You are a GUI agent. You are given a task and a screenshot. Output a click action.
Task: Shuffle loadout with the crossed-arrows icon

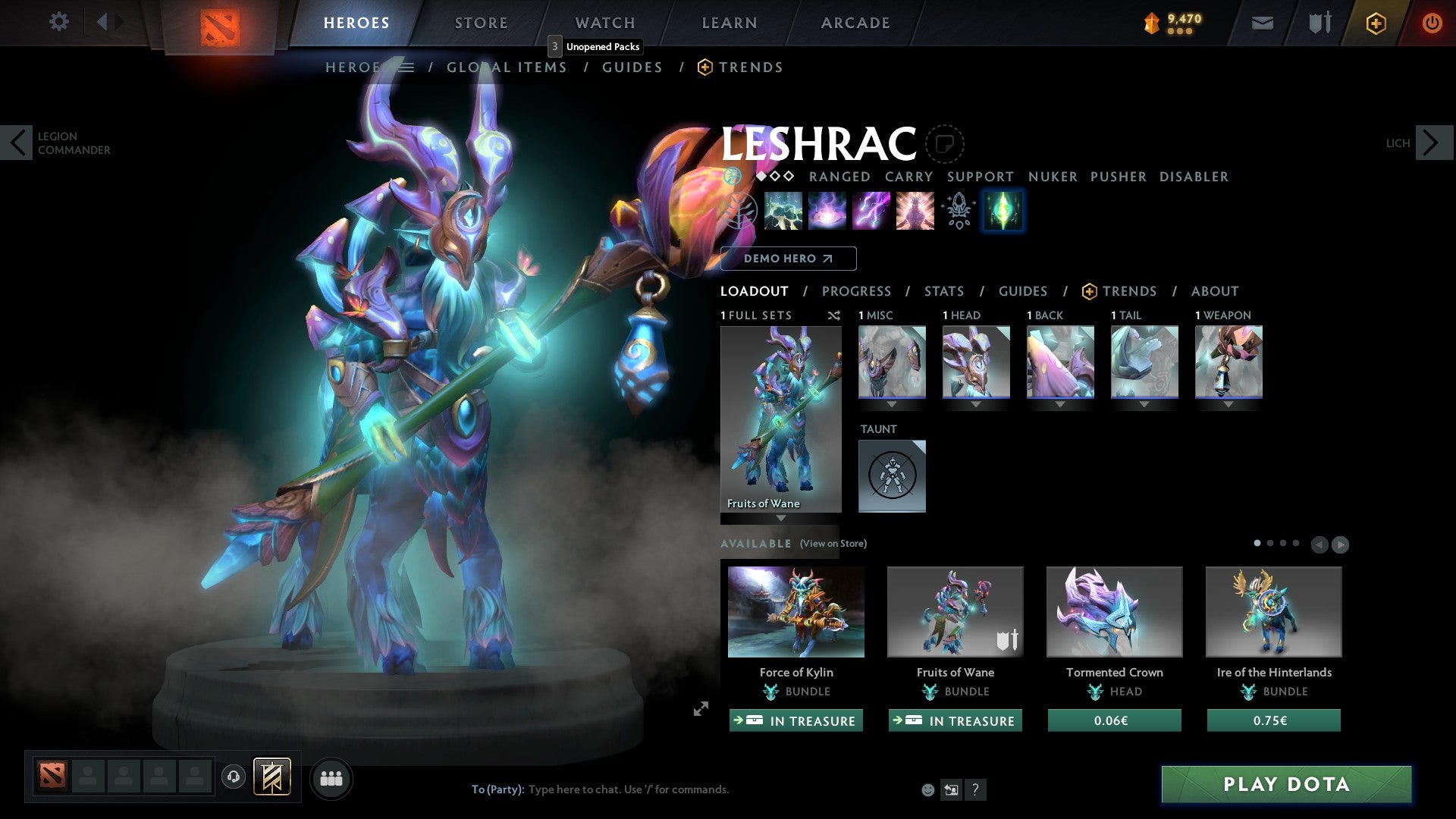click(x=834, y=315)
